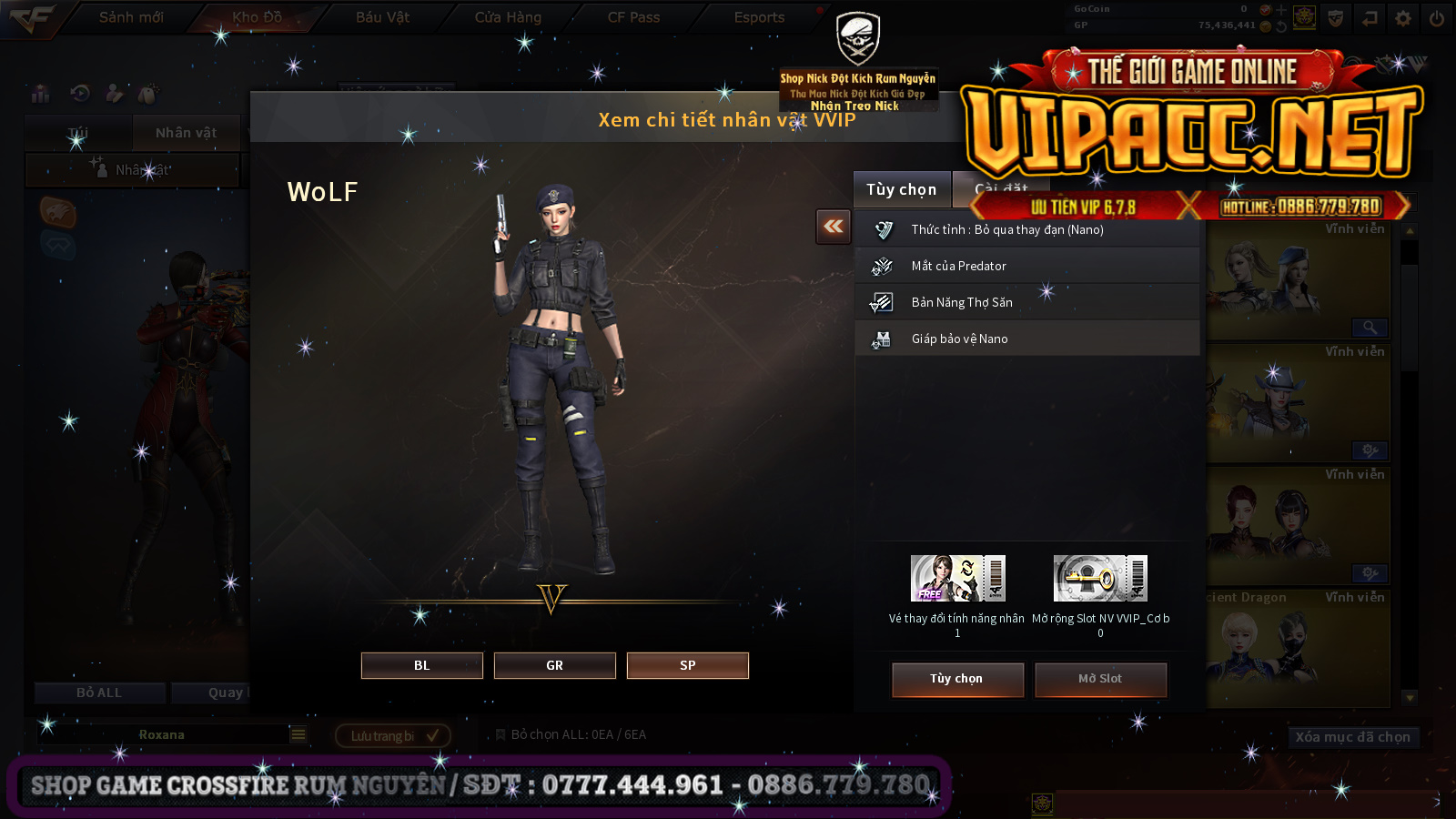Open the Báu Vật menu
The height and width of the screenshot is (819, 1456).
[382, 17]
